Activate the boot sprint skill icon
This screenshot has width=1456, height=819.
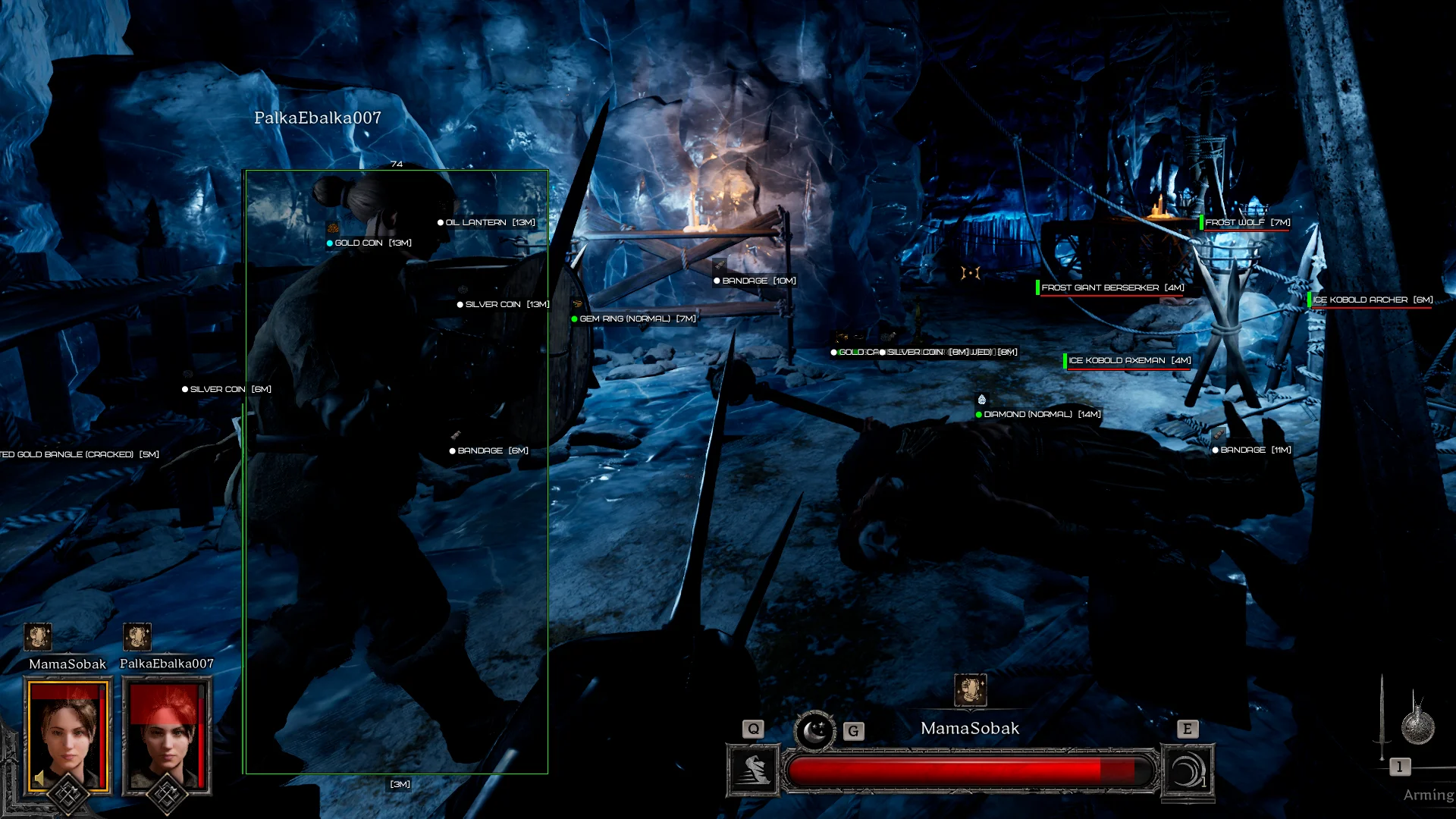(753, 770)
